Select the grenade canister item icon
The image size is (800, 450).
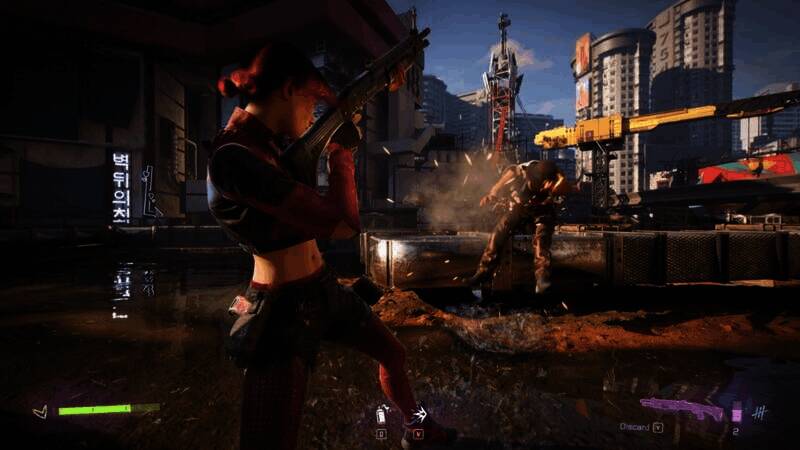pyautogui.click(x=381, y=414)
